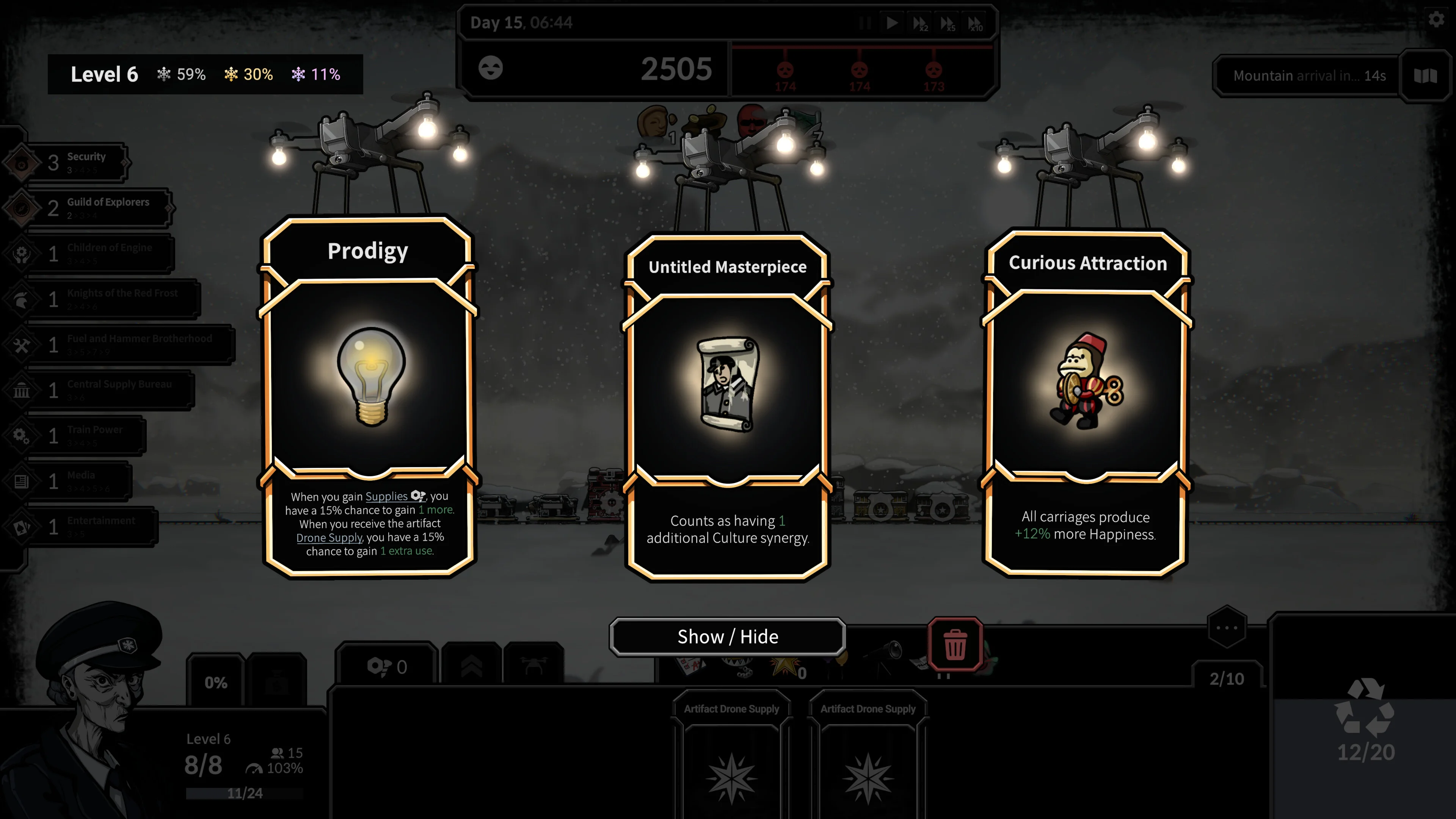The width and height of the screenshot is (1456, 819).
Task: Resume at normal speed with play button
Action: pyautogui.click(x=892, y=23)
